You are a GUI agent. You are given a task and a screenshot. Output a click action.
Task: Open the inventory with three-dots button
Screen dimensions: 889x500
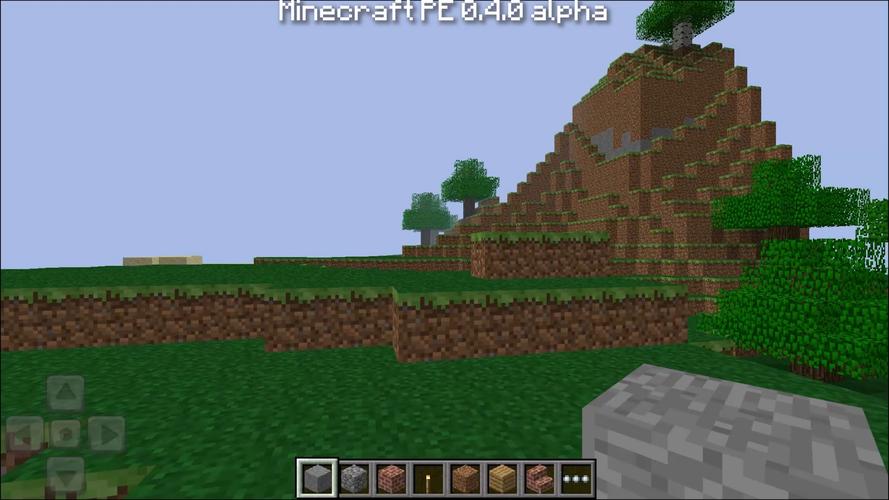[x=576, y=478]
